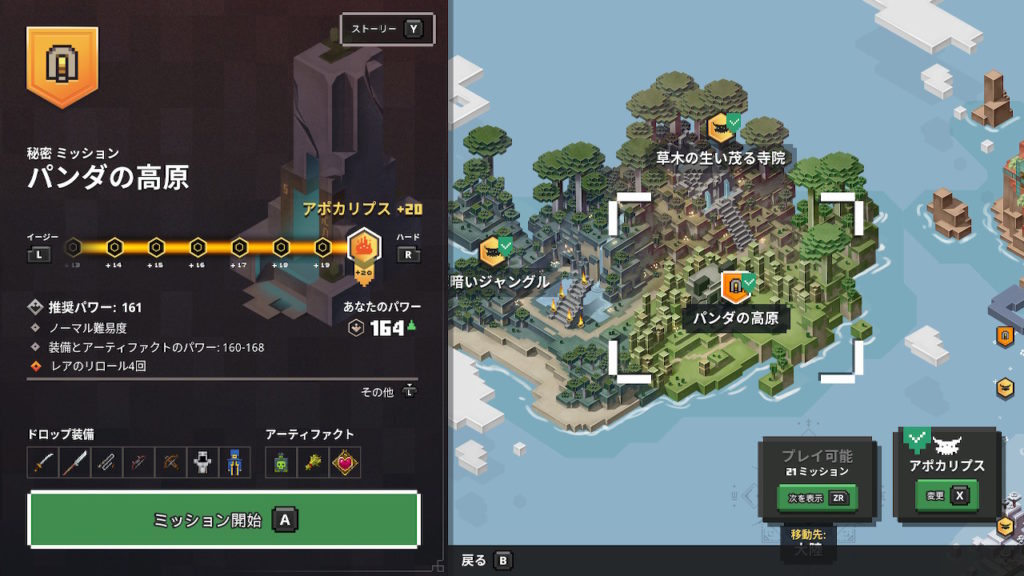Image resolution: width=1024 pixels, height=576 pixels.
Task: Select the green skull potion artifact
Action: coord(281,462)
